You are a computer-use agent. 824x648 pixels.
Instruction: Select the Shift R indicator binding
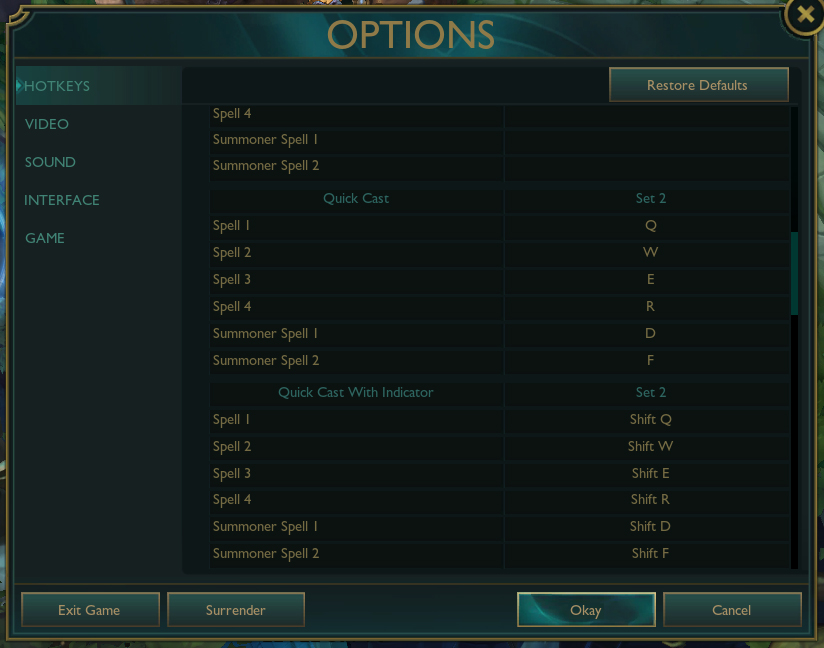coord(651,500)
